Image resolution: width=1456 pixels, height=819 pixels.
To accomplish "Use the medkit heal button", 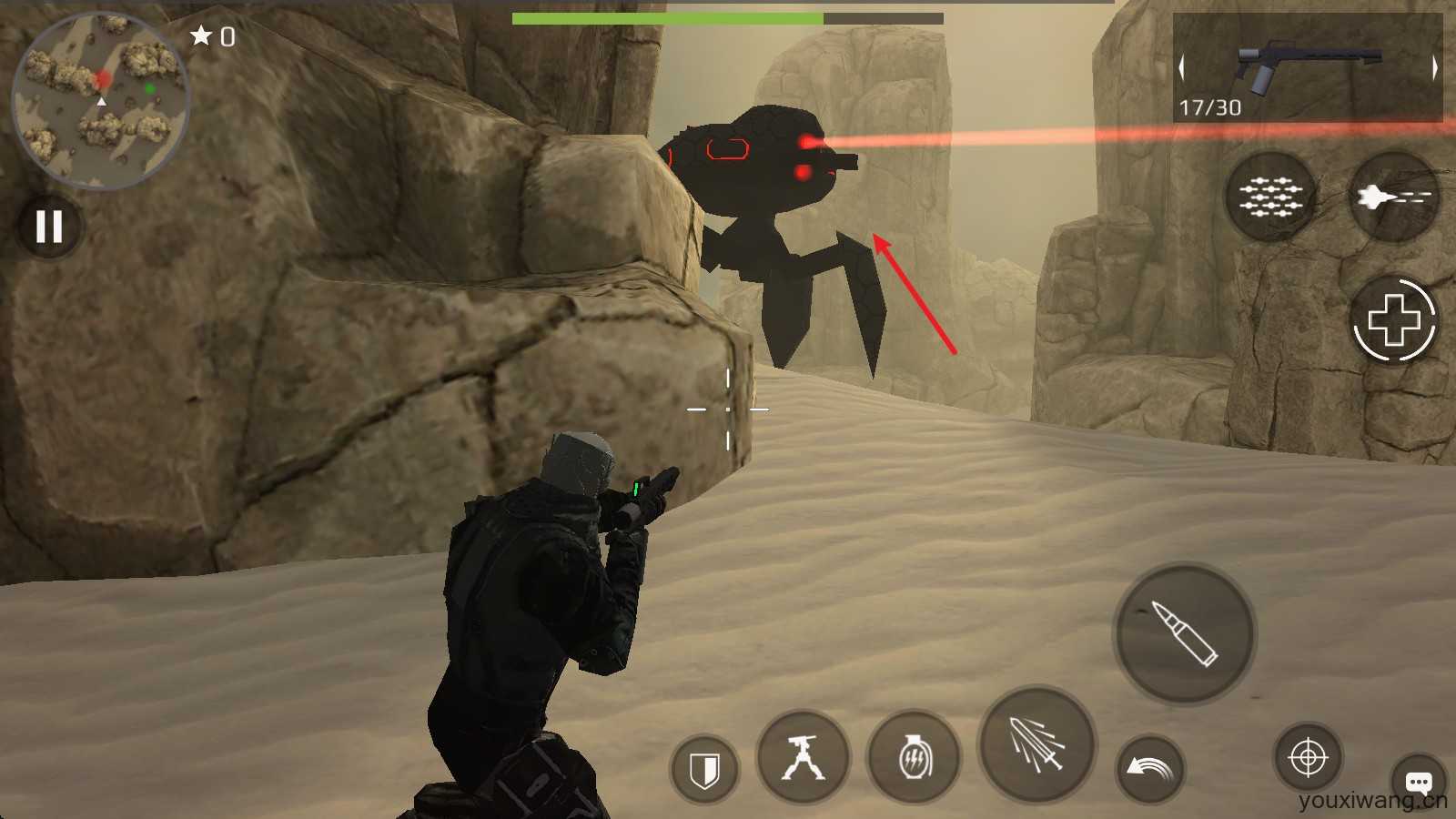I will point(1394,320).
